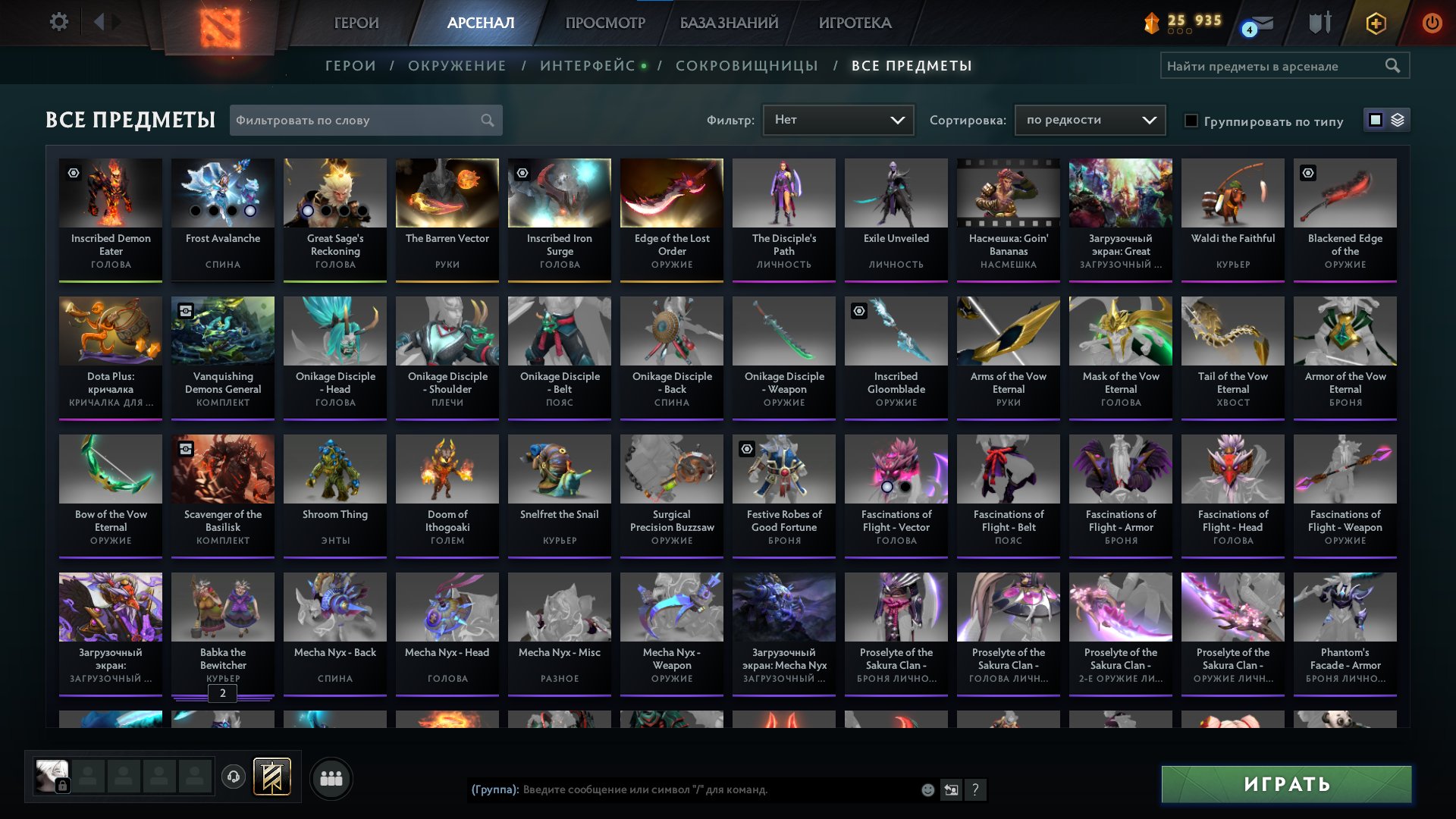Click the power button to exit the game

pyautogui.click(x=1433, y=23)
